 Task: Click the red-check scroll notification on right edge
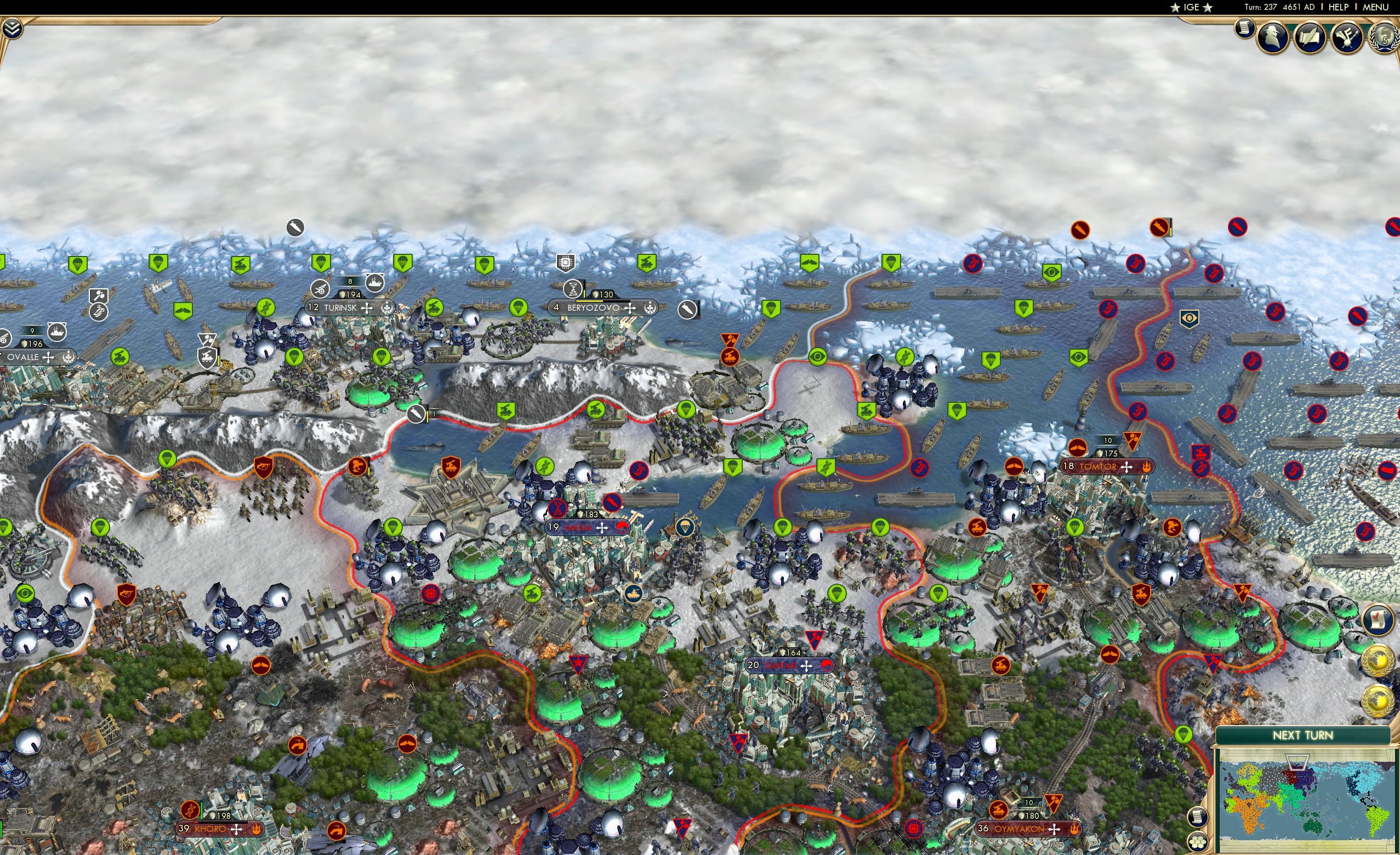pyautogui.click(x=1378, y=619)
